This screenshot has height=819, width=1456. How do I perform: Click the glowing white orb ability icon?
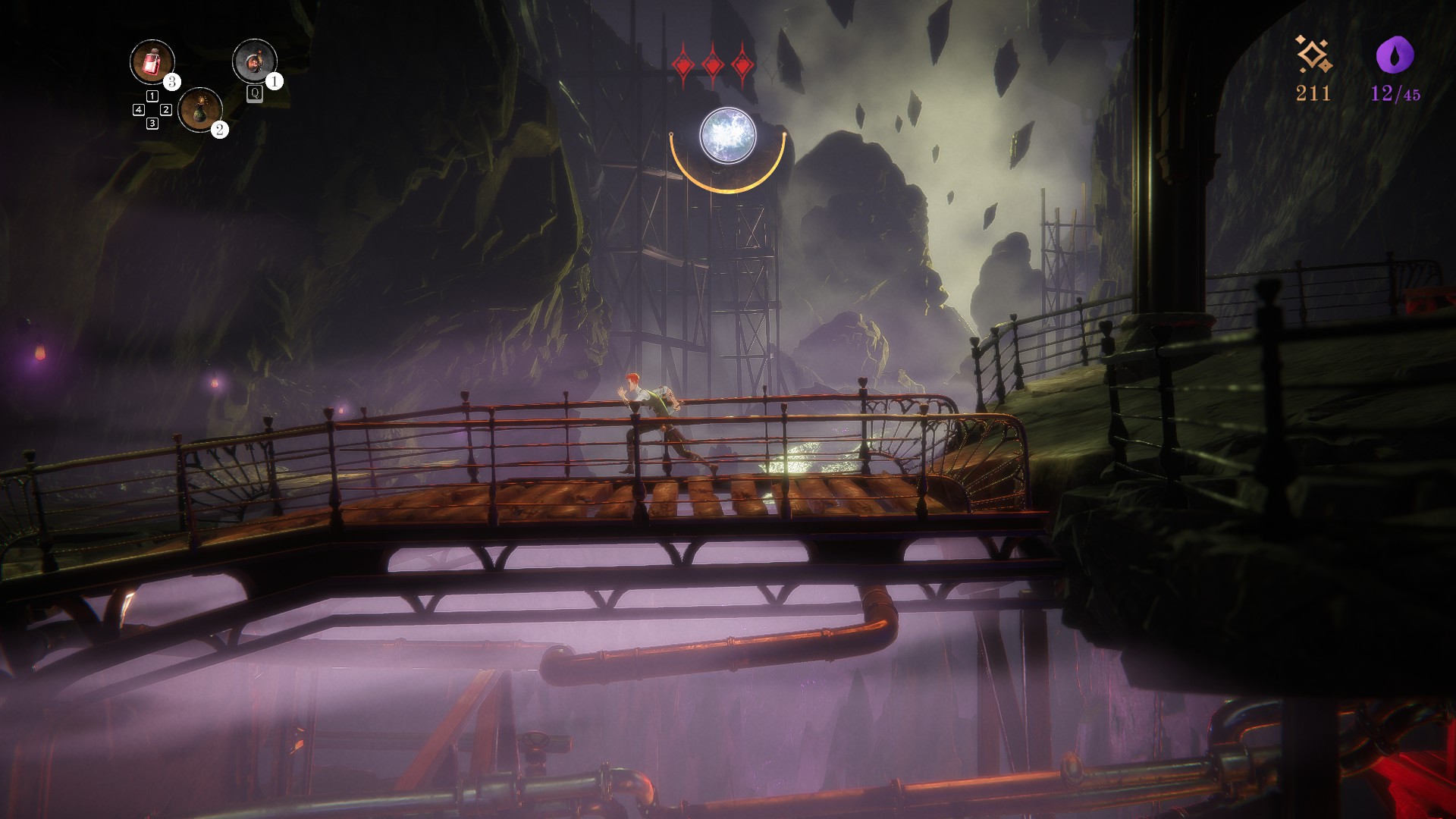pos(727,136)
